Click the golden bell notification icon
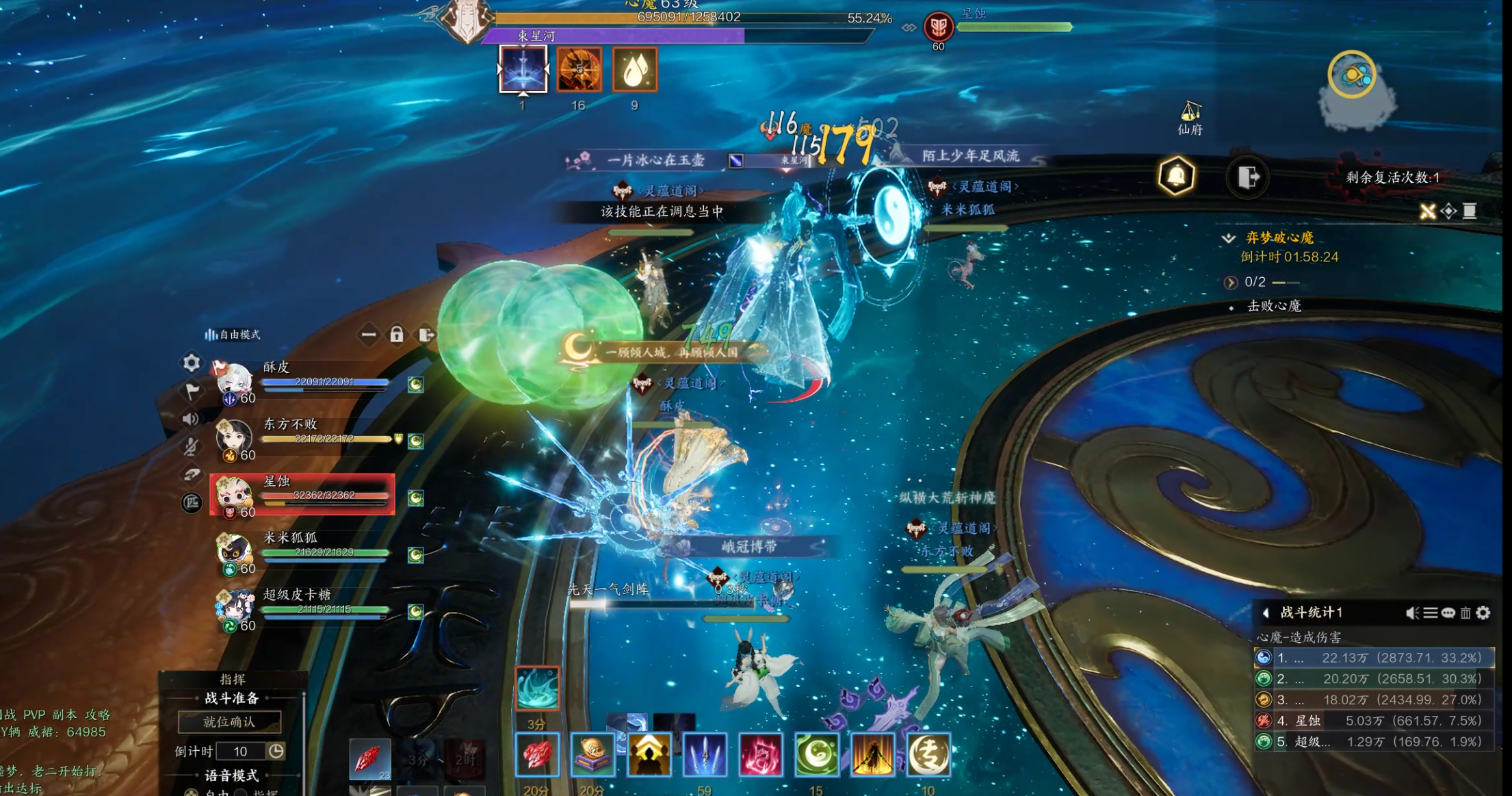The image size is (1512, 796). pyautogui.click(x=1176, y=177)
